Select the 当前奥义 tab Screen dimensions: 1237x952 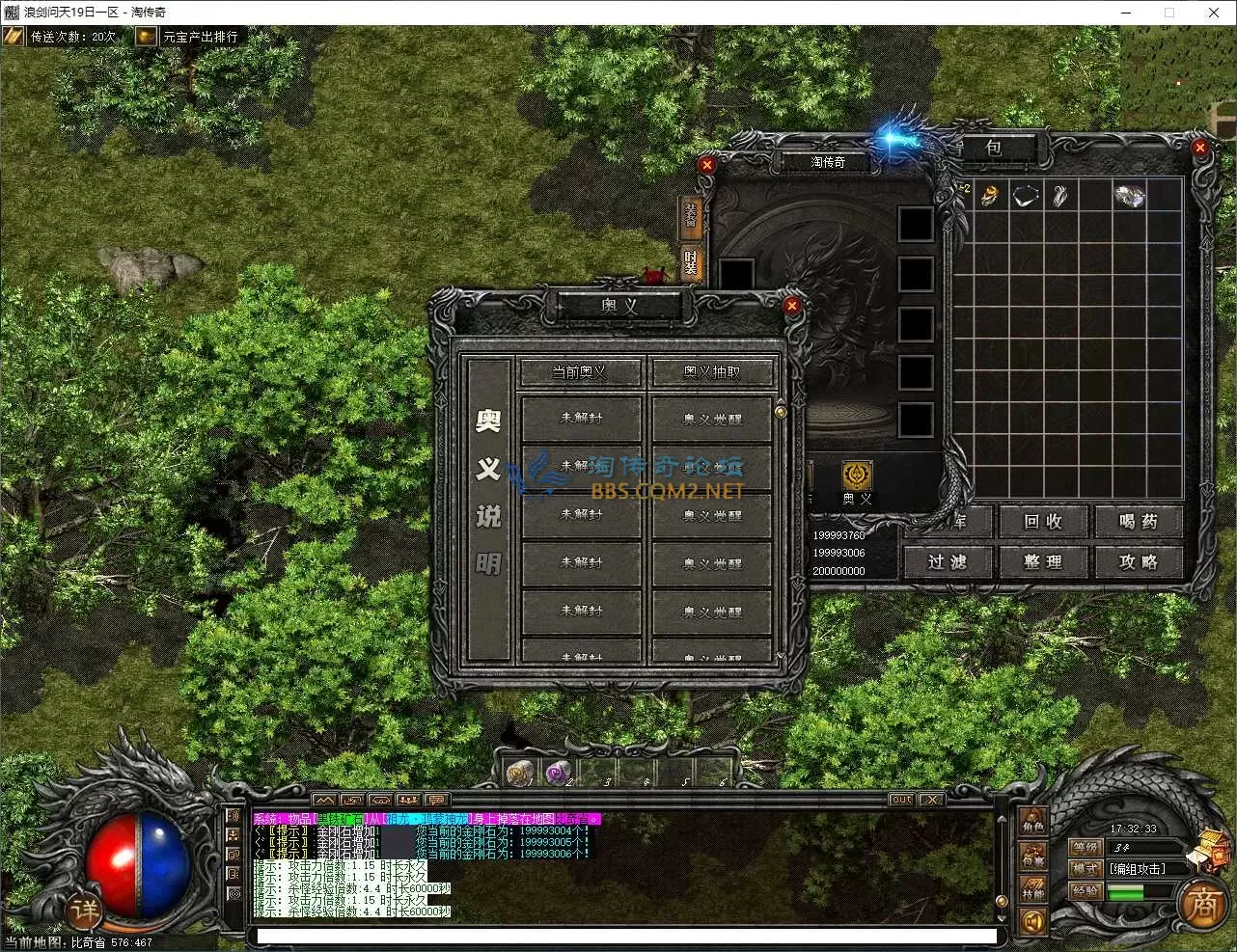[x=580, y=372]
